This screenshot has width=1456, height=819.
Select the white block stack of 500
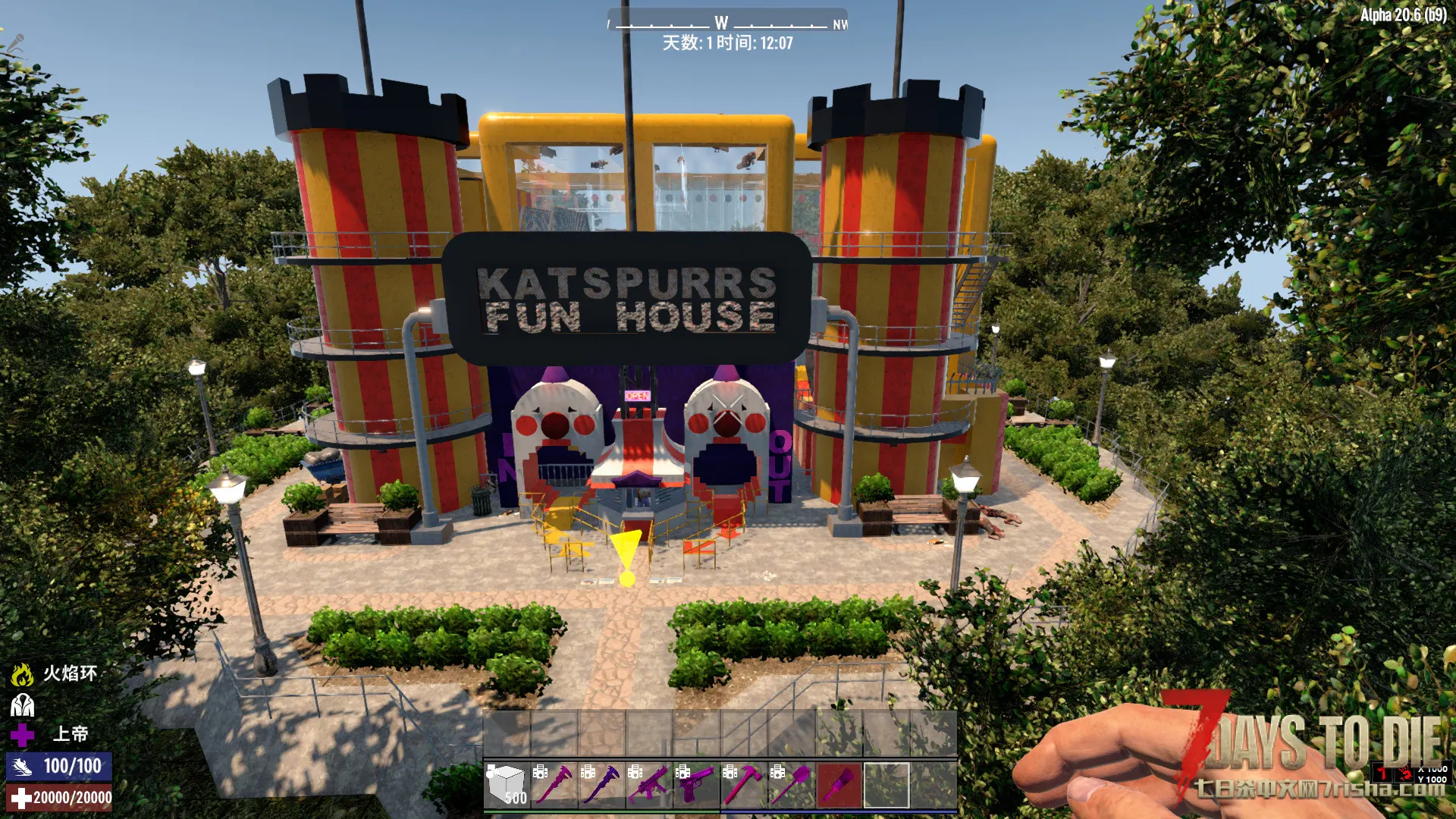click(x=507, y=785)
